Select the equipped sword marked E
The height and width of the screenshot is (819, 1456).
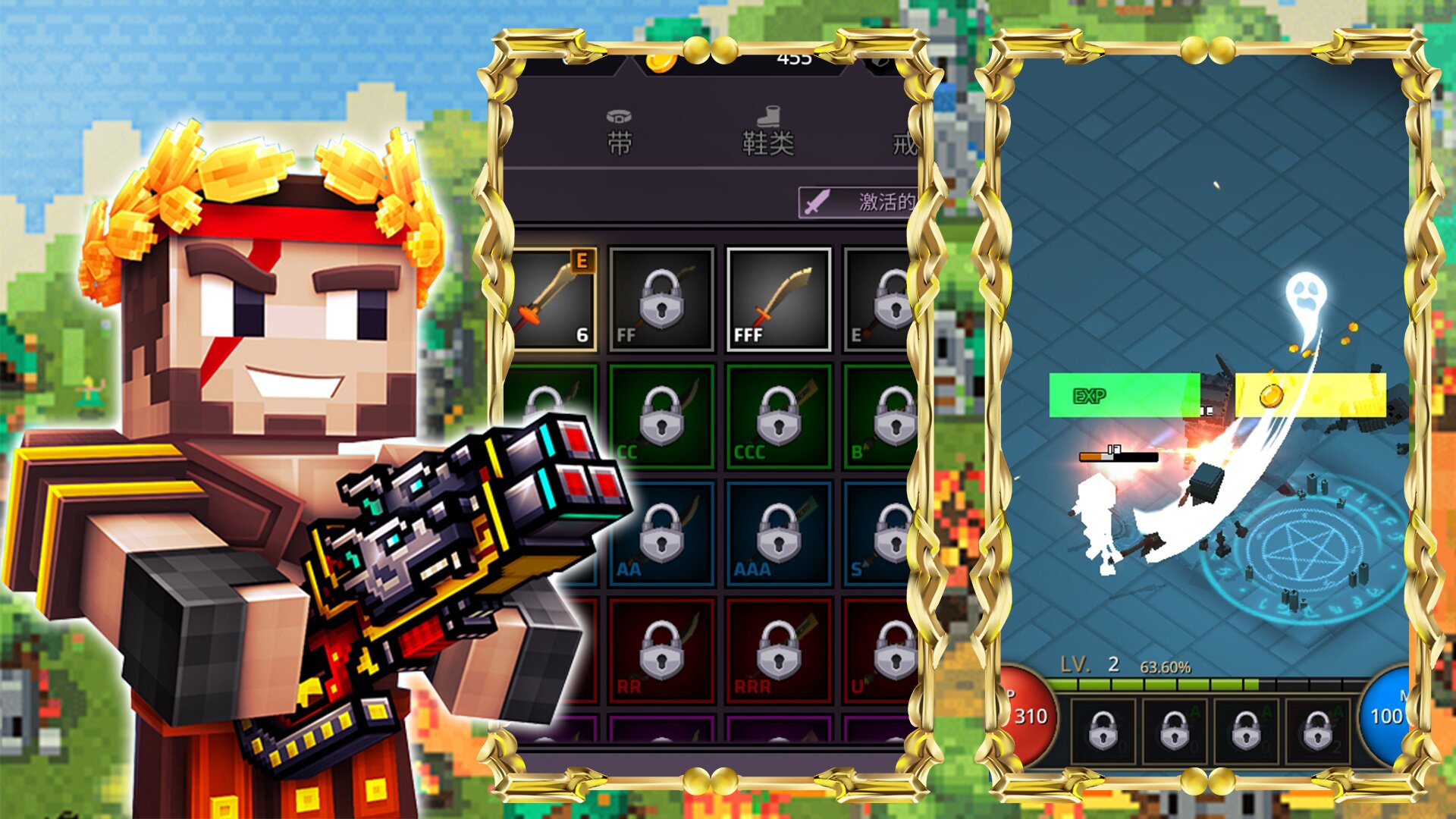554,300
